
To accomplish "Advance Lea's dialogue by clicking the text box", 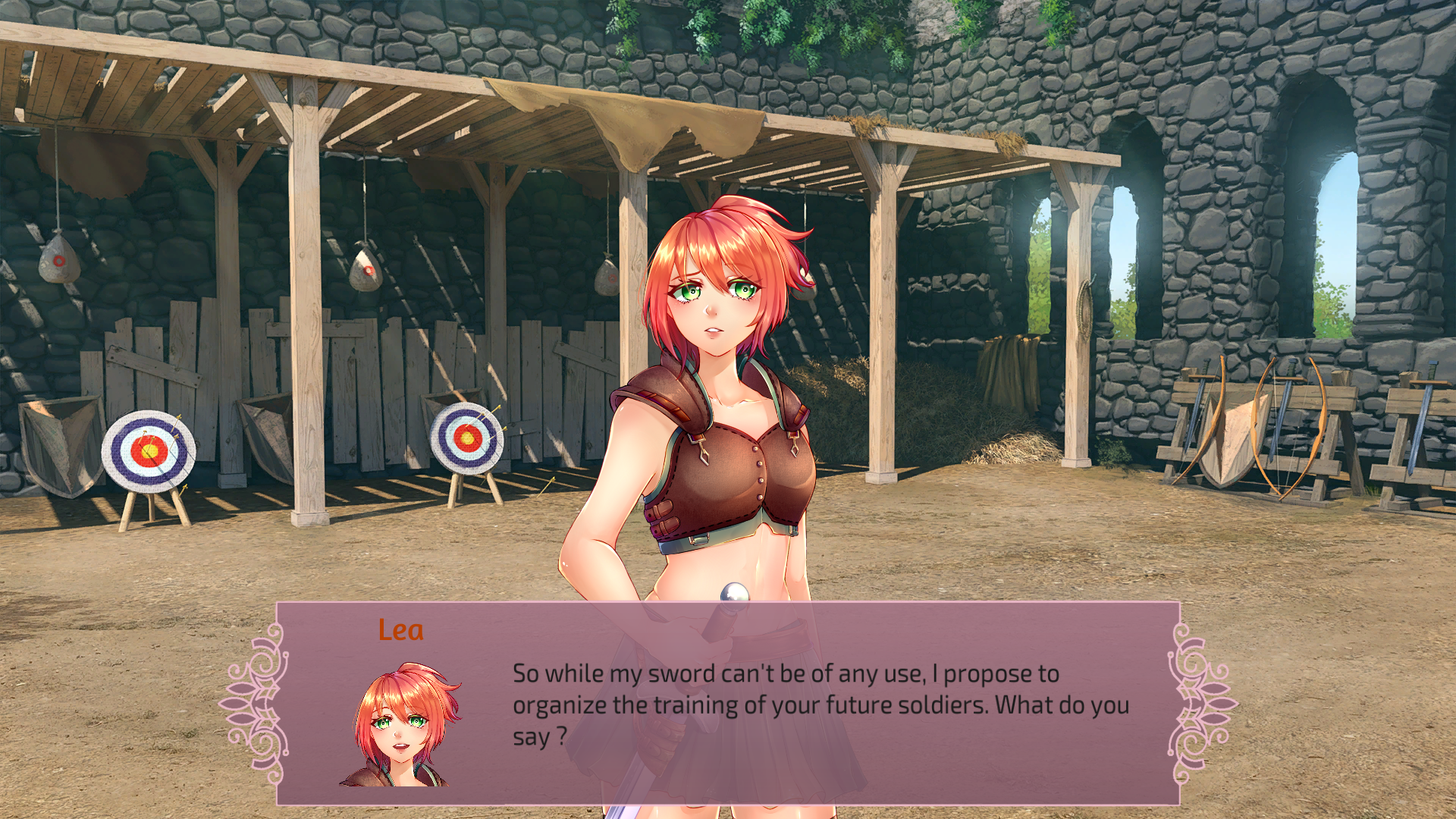I will 819,704.
